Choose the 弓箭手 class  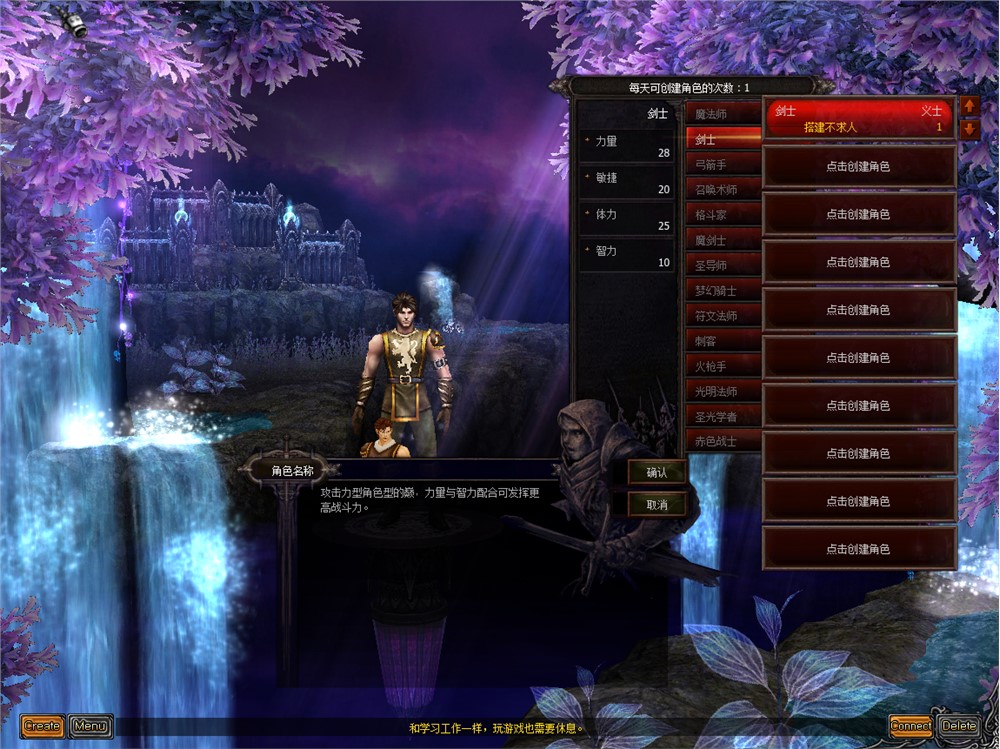(723, 165)
